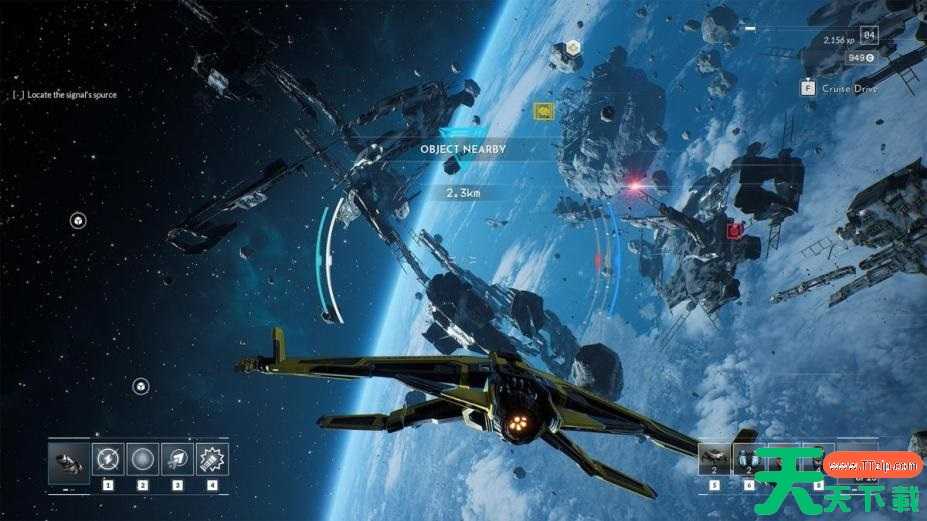This screenshot has height=521, width=927.
Task: Select the consumable in slot 5
Action: [x=714, y=460]
